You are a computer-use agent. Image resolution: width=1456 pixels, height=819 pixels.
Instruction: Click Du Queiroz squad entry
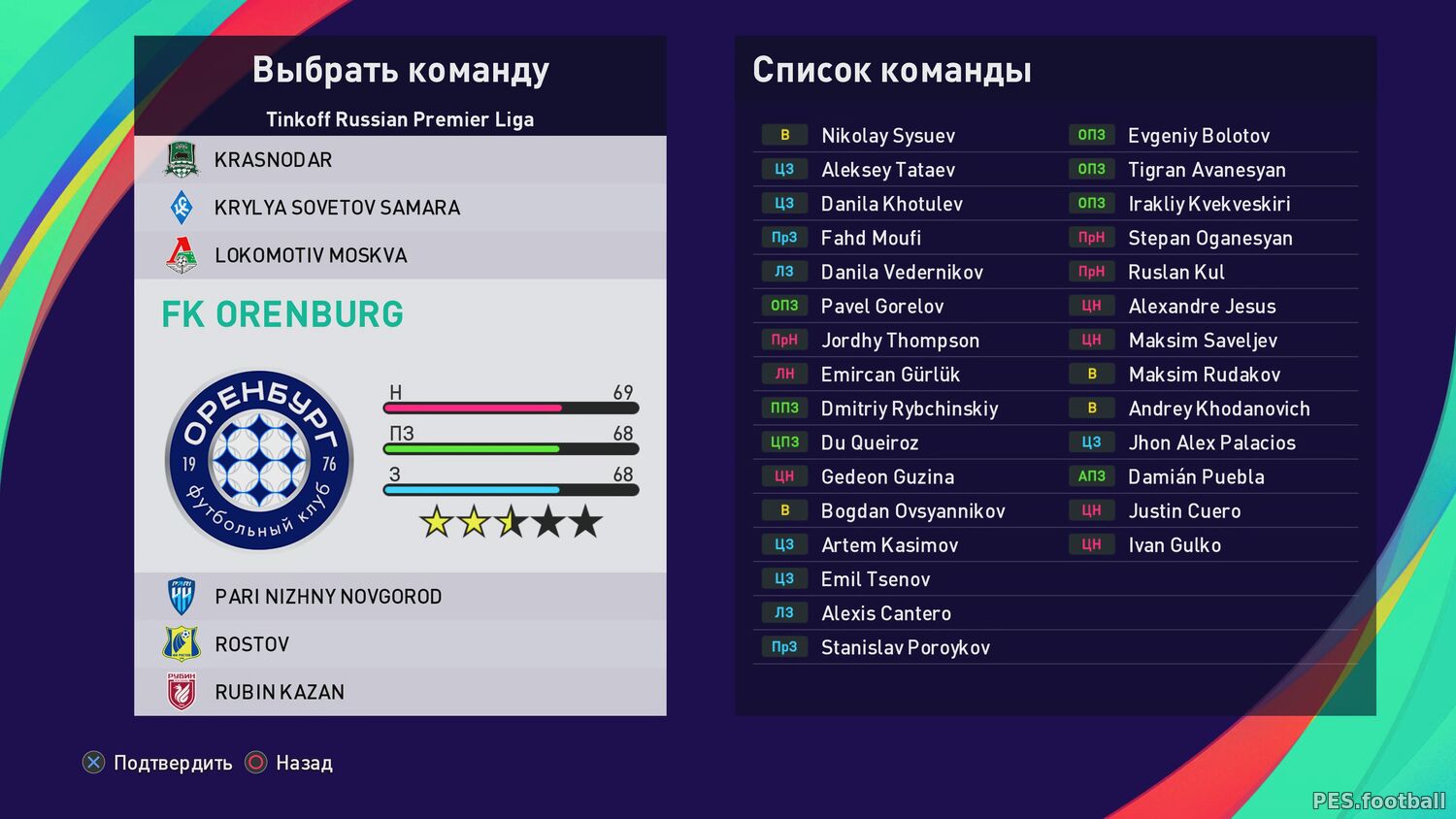pos(870,442)
